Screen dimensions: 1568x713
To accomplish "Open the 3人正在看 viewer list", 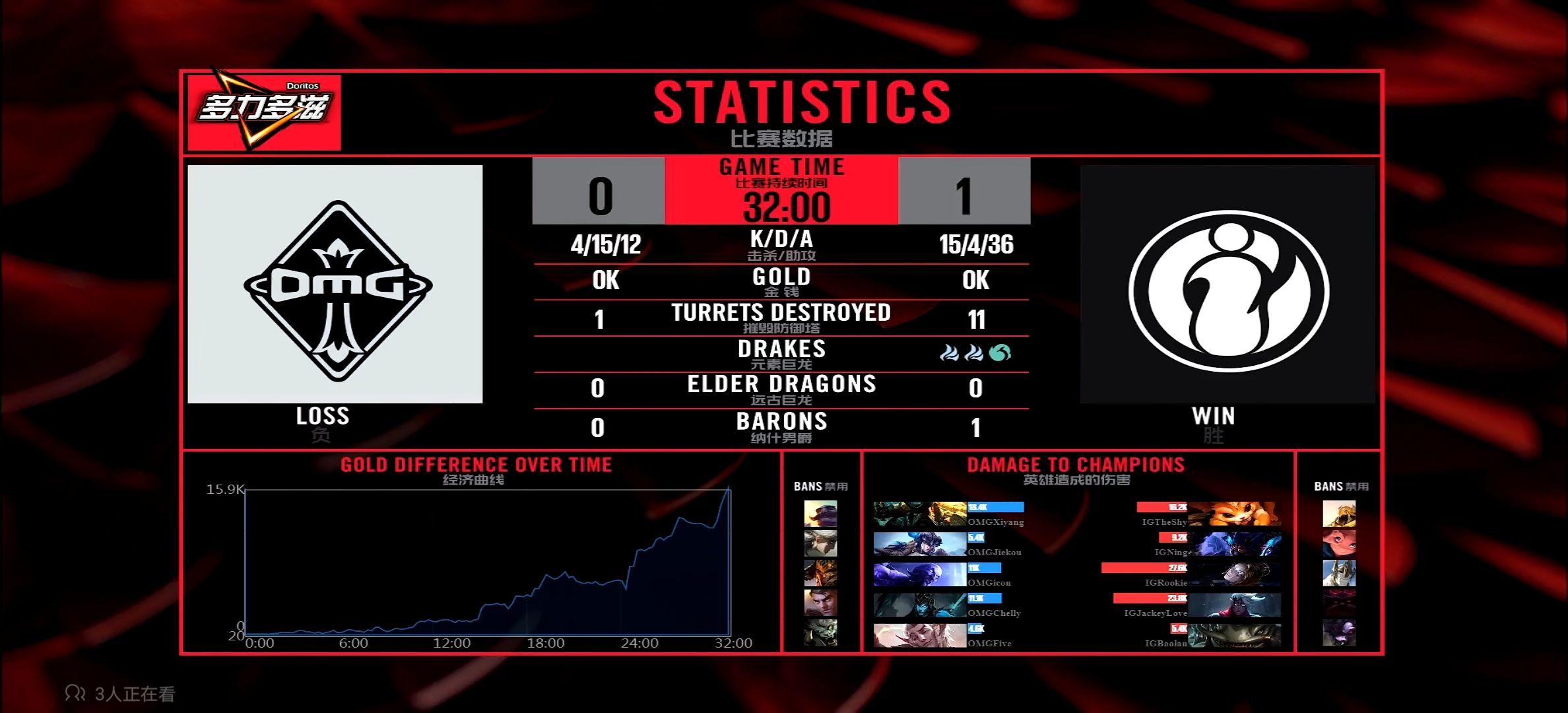I will click(121, 694).
